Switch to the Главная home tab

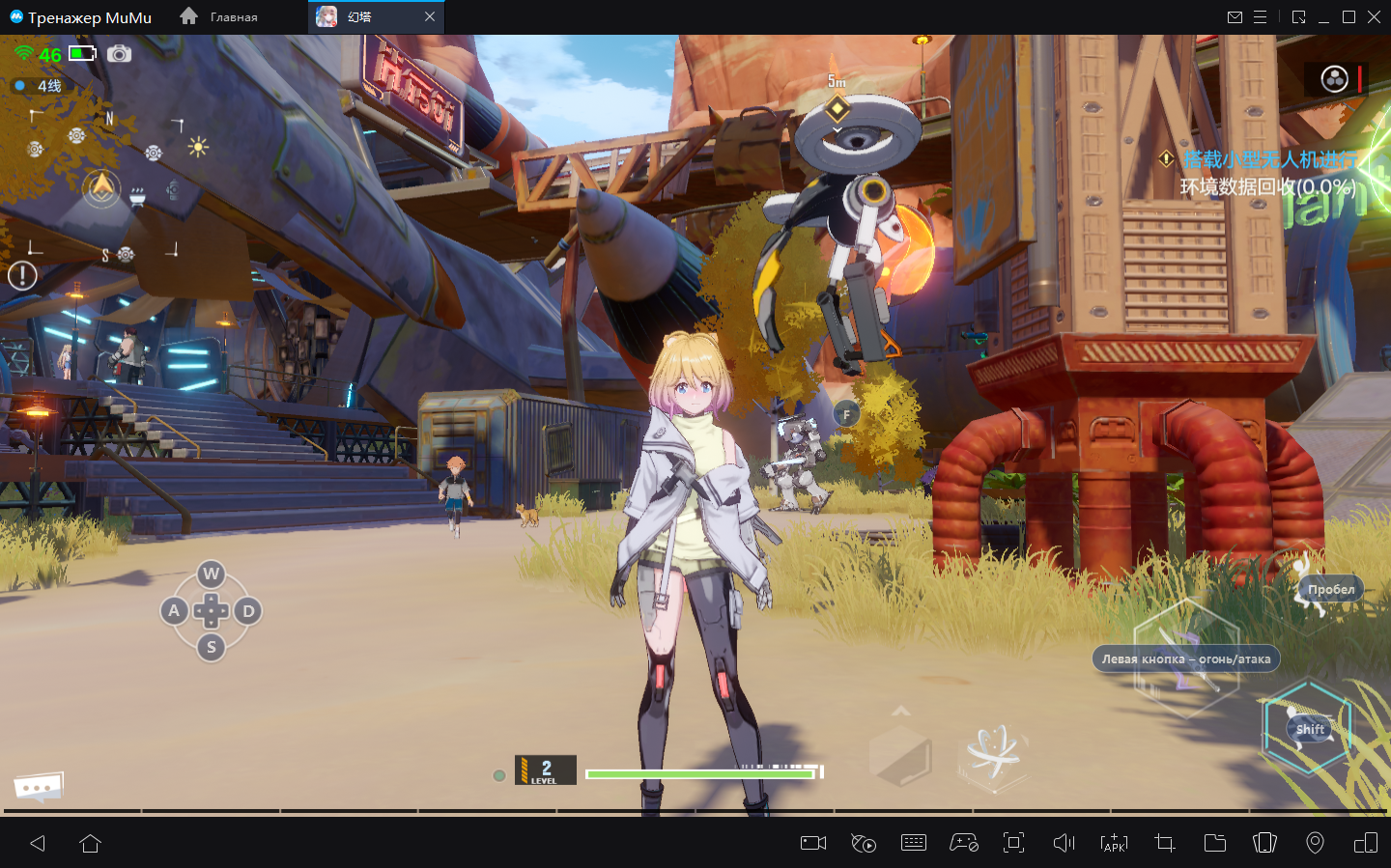(219, 16)
